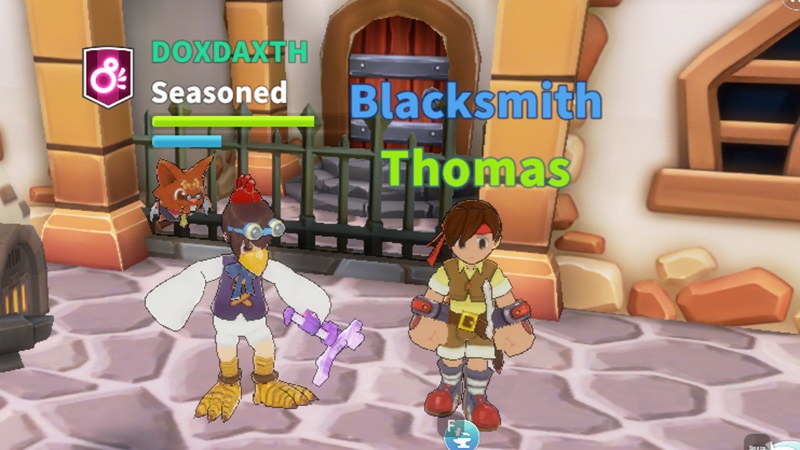Select the DOXDAXTH player name
The height and width of the screenshot is (450, 800).
tap(230, 53)
